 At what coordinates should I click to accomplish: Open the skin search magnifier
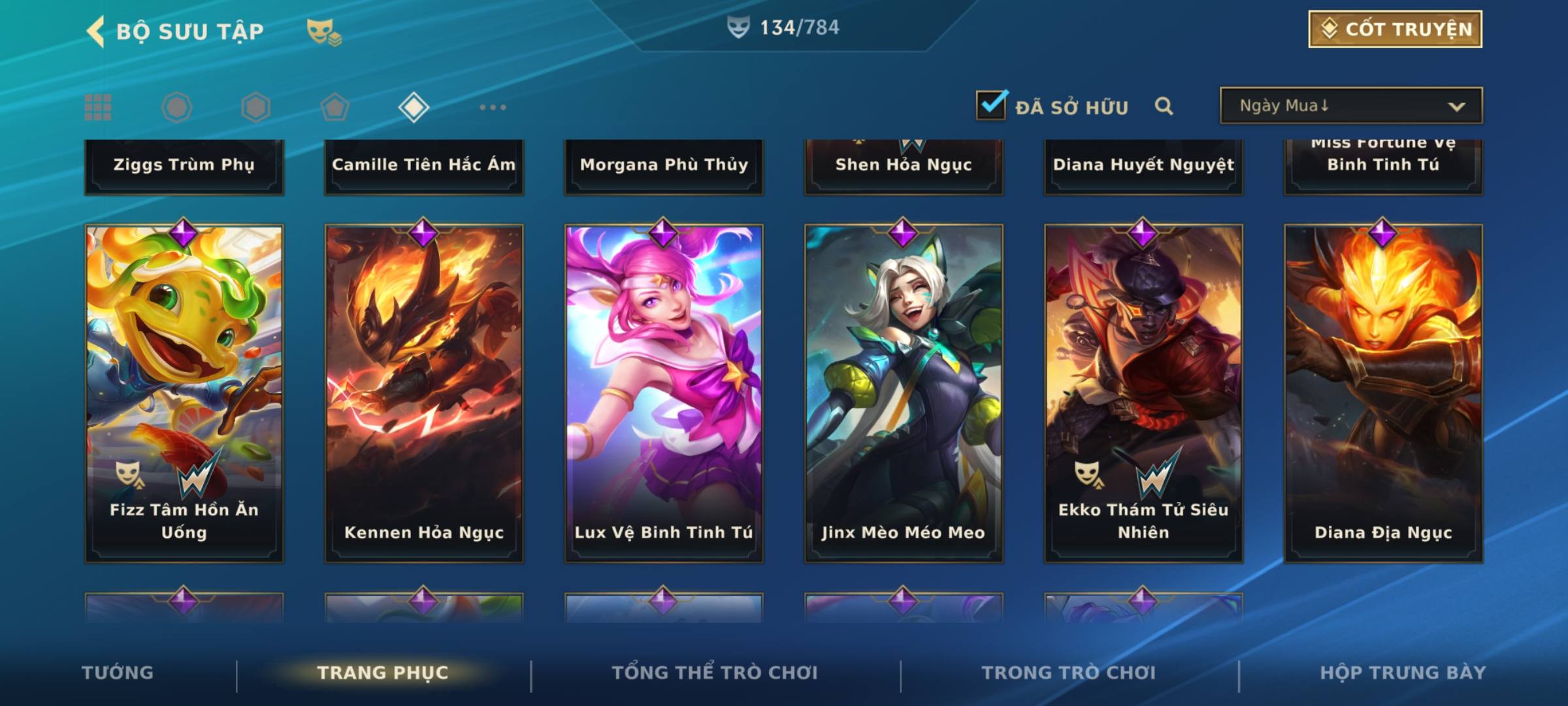point(1164,106)
